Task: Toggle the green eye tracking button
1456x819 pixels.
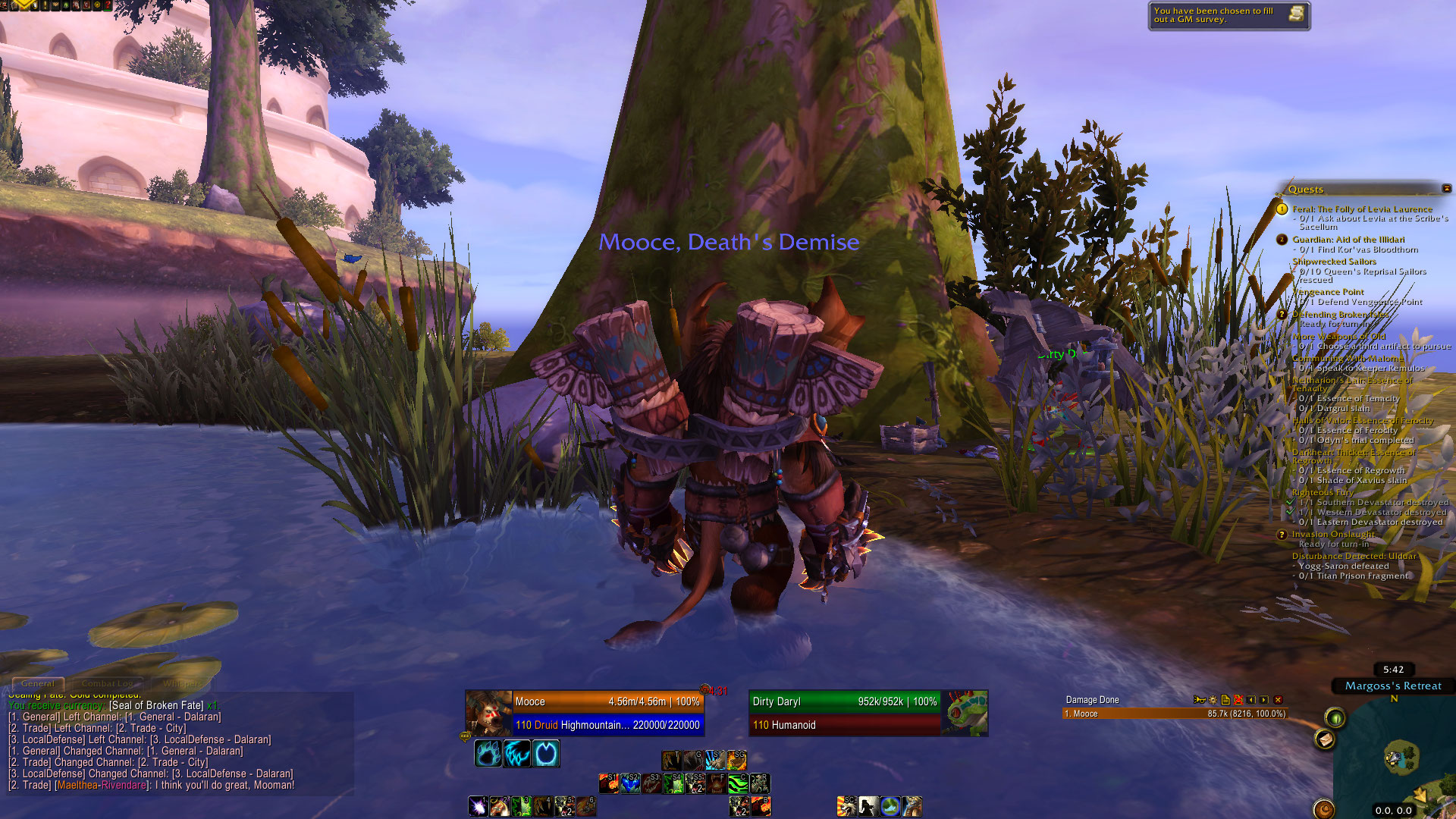Action: click(1335, 717)
